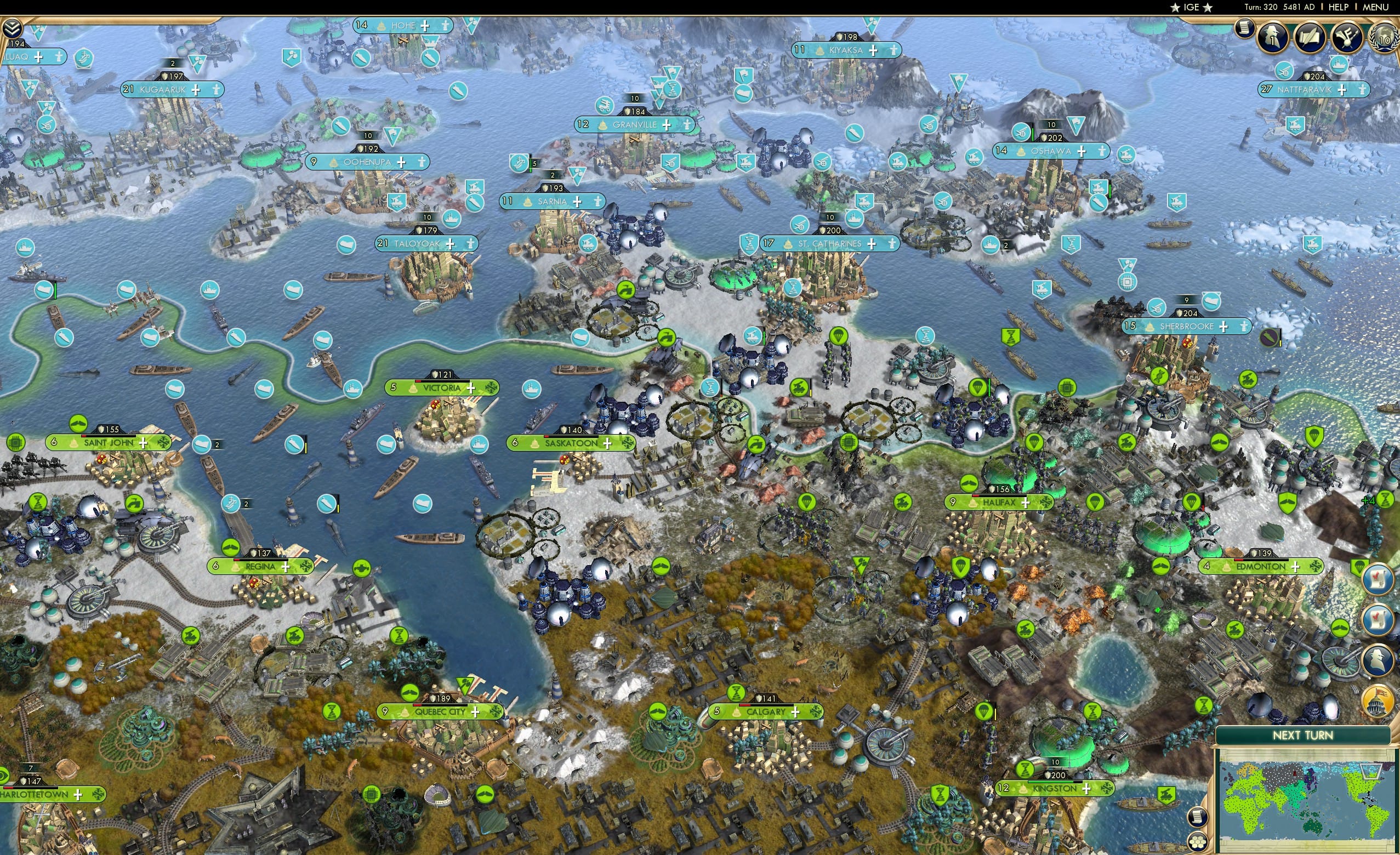Click the spy notification on the right edge

(1379, 660)
